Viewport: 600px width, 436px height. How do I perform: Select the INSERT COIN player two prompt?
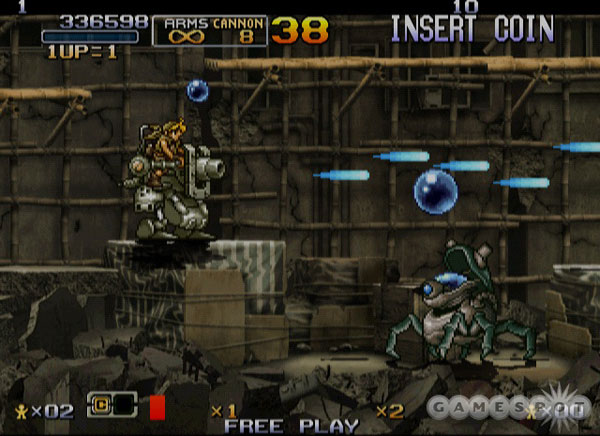pos(472,29)
